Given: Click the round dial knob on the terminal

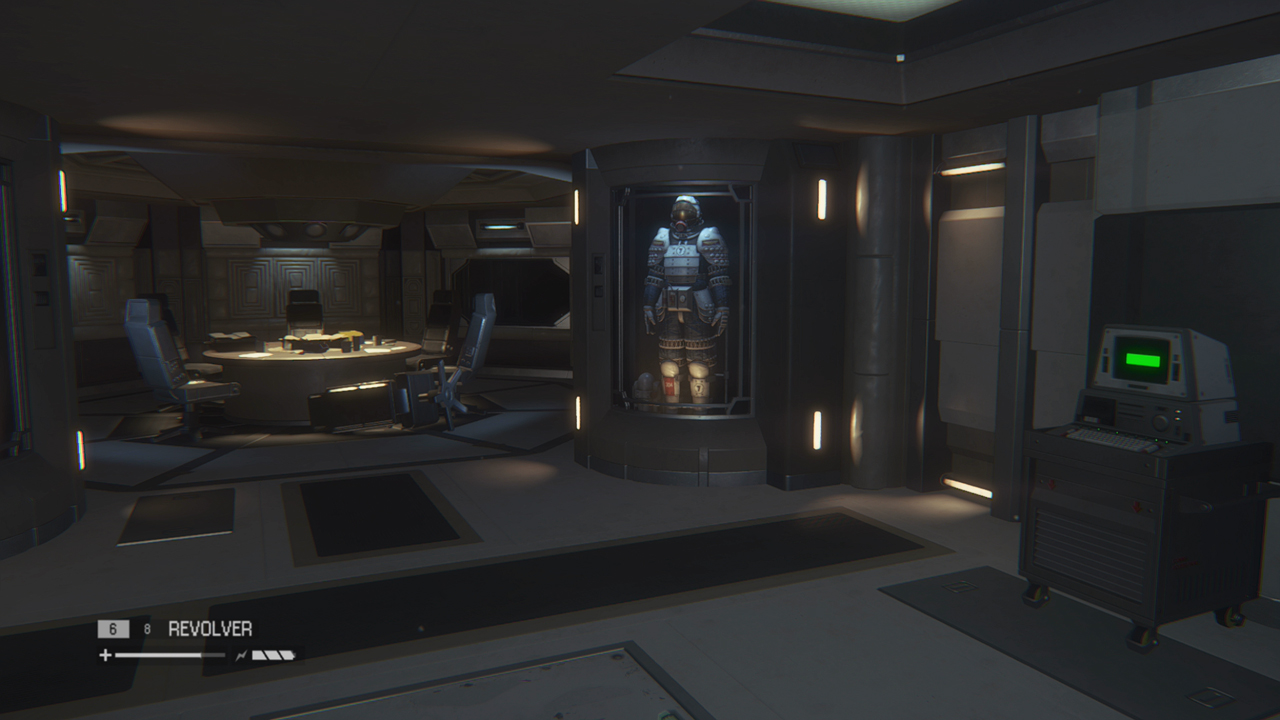Looking at the screenshot, I should point(1160,420).
